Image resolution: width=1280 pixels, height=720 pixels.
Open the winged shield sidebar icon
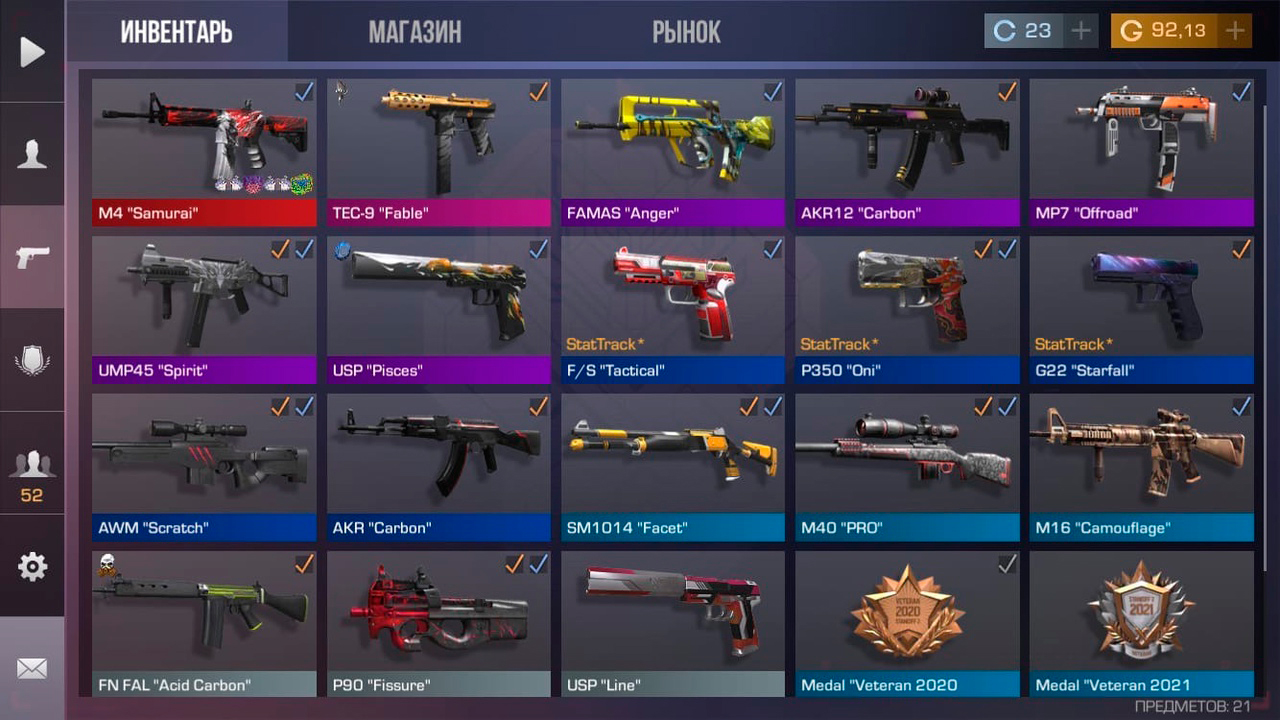32,360
